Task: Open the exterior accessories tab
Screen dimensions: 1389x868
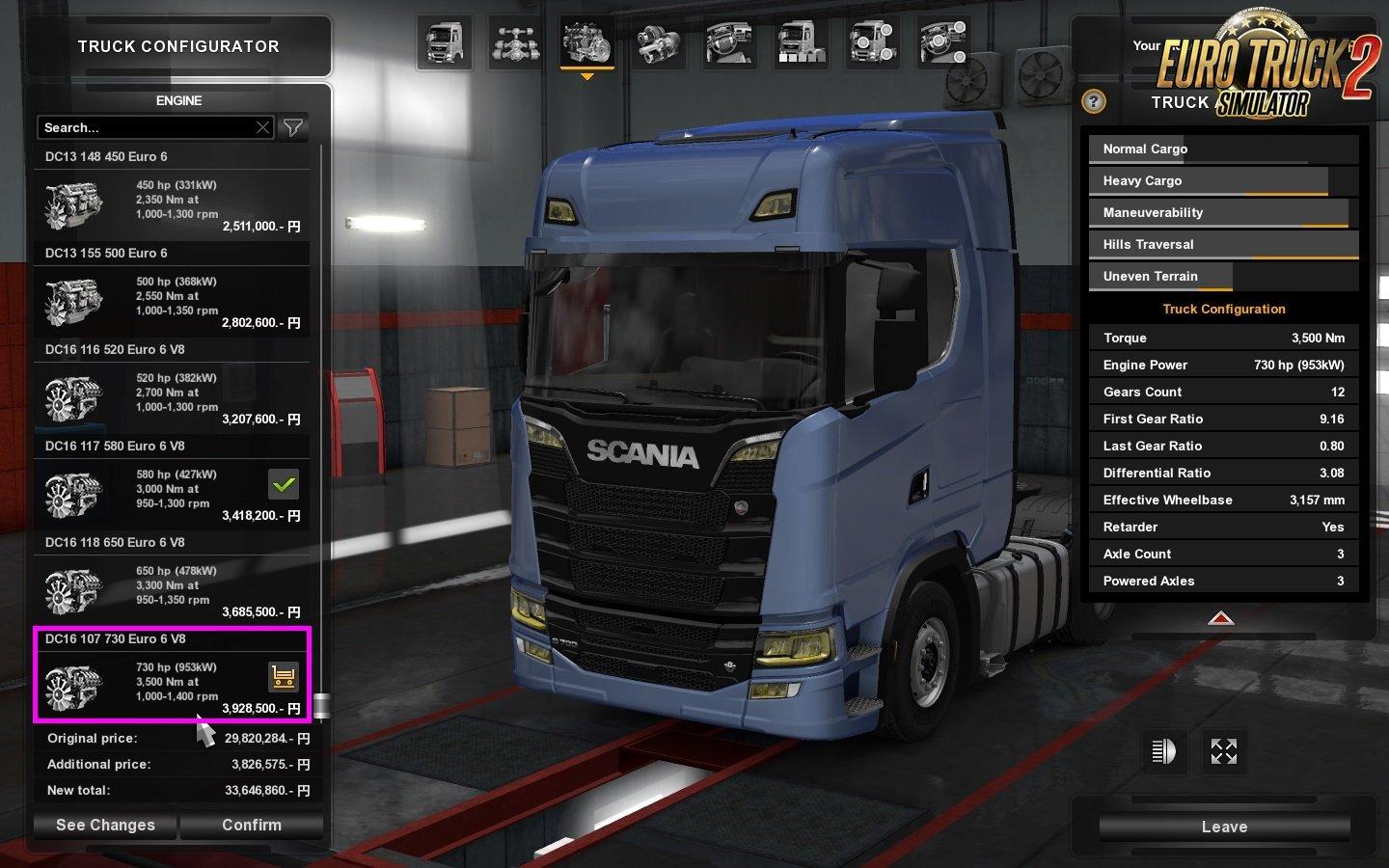Action: (872, 43)
